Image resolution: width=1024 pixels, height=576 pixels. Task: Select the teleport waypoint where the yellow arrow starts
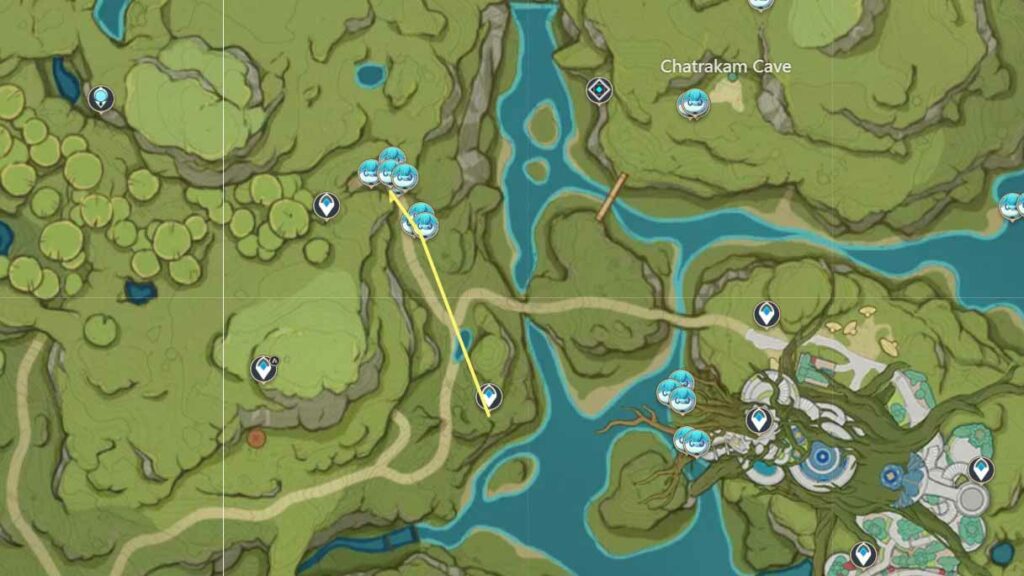(489, 397)
